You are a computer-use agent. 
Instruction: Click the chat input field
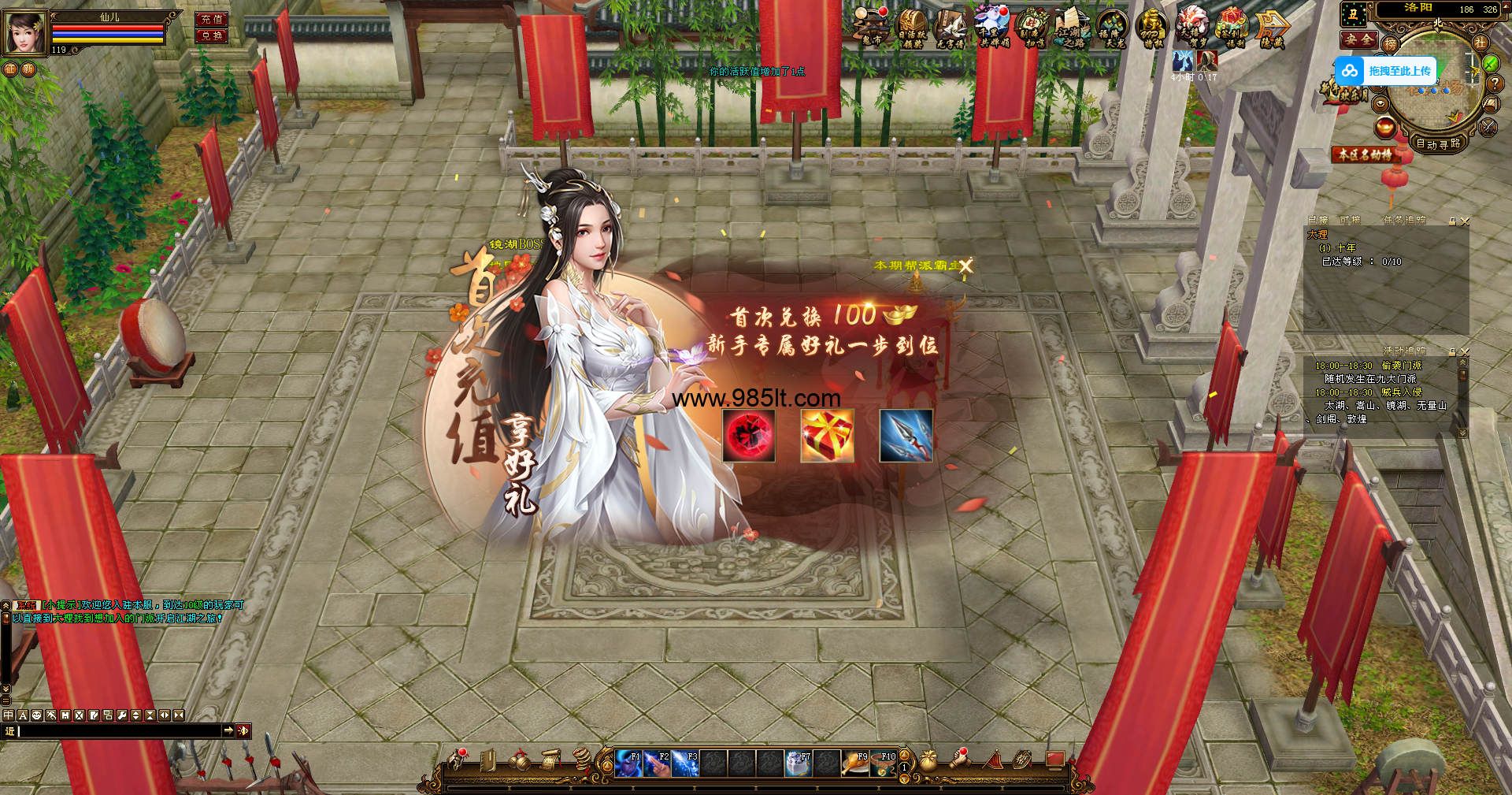[x=118, y=731]
